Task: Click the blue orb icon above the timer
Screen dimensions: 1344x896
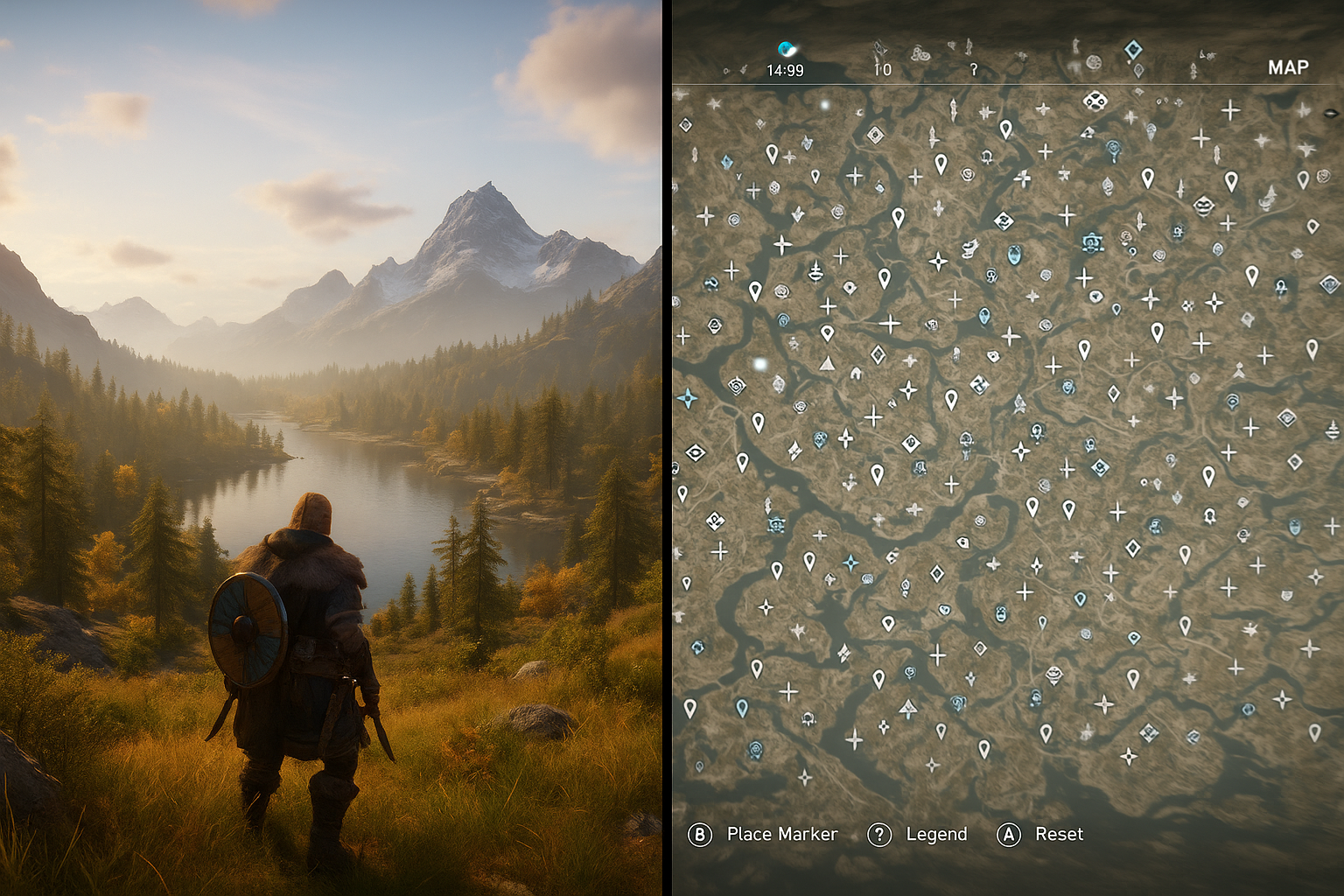Action: [787, 49]
